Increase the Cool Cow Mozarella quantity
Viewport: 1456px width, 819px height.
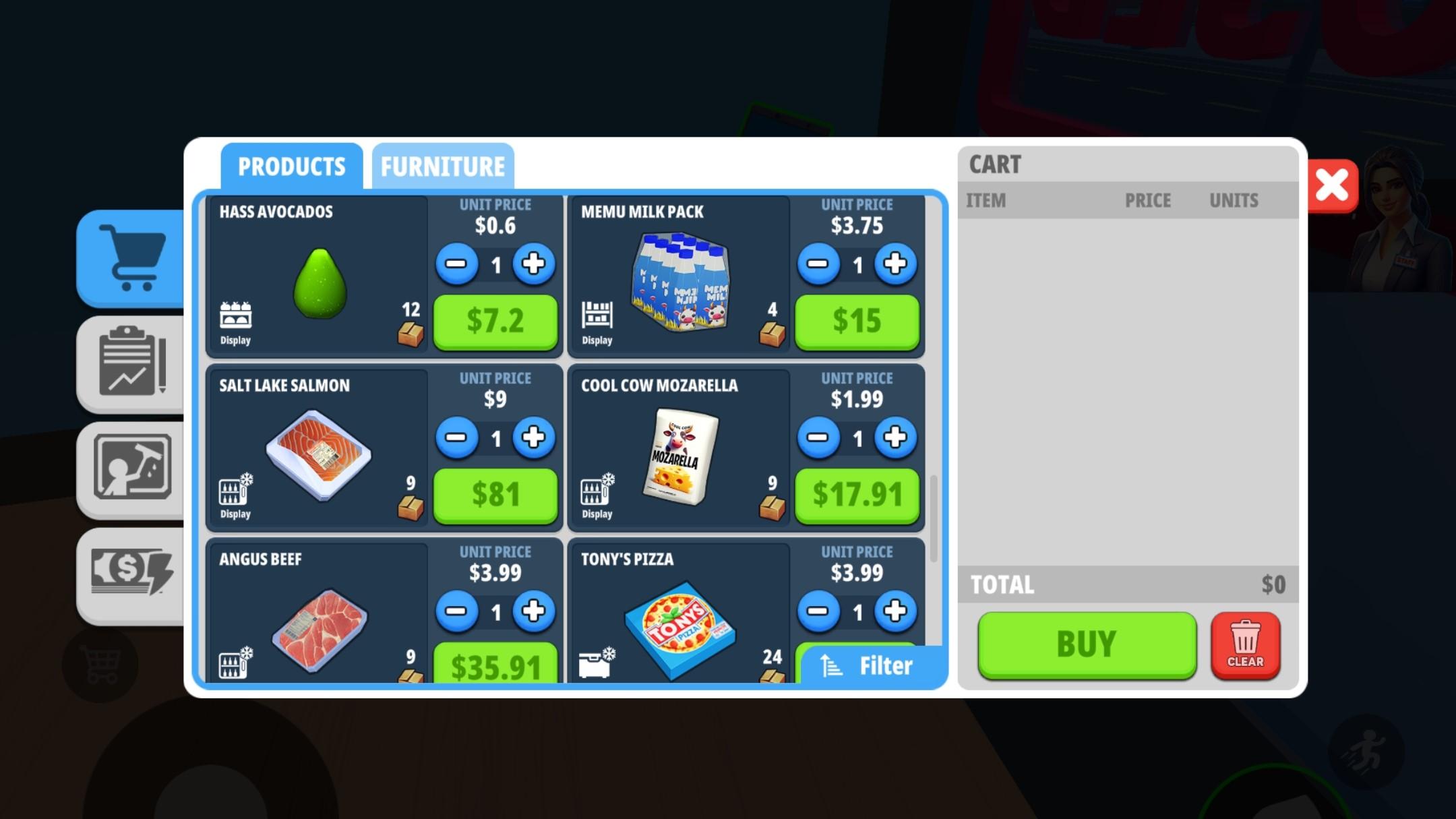[x=894, y=437]
